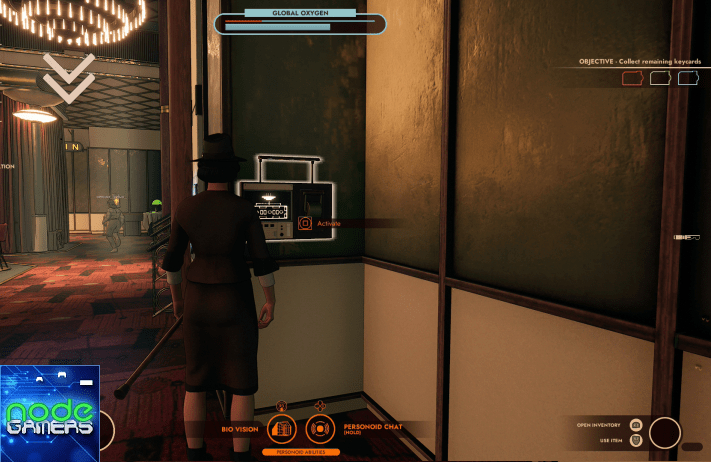Click the red keycard objective icon
Viewport: 711px width, 462px height.
coord(632,78)
